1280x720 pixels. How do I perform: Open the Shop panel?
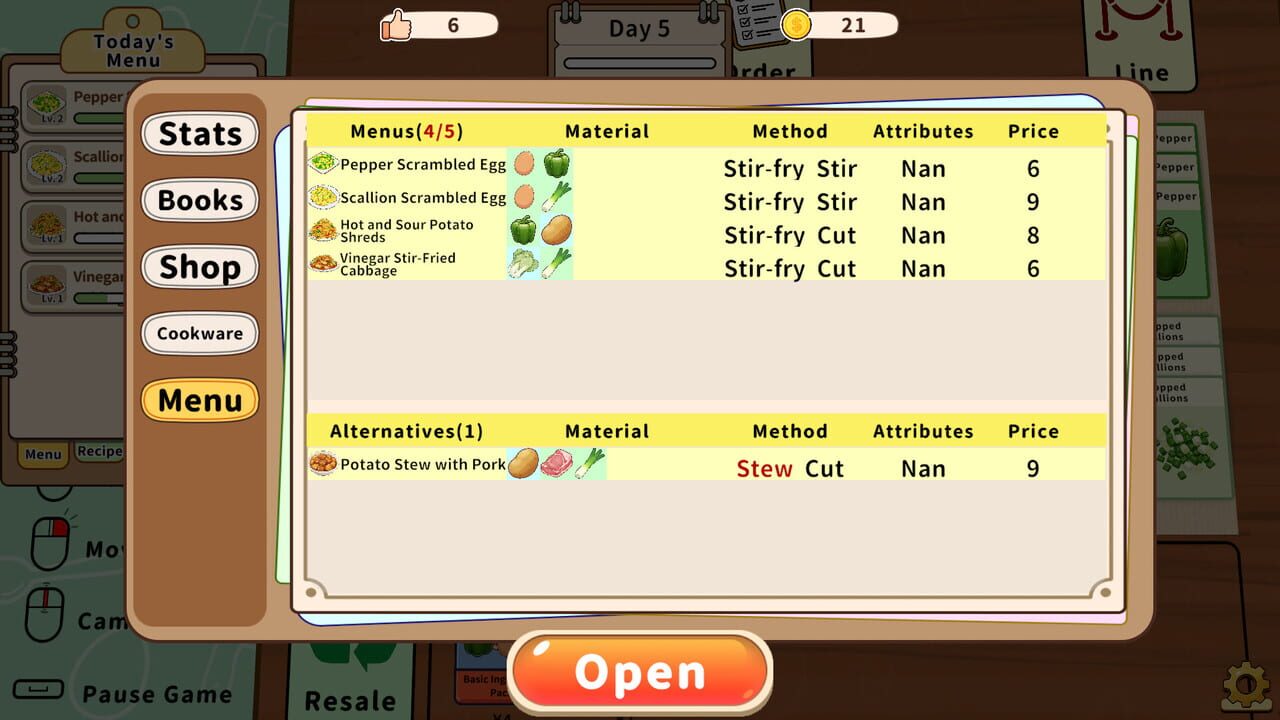pyautogui.click(x=200, y=267)
